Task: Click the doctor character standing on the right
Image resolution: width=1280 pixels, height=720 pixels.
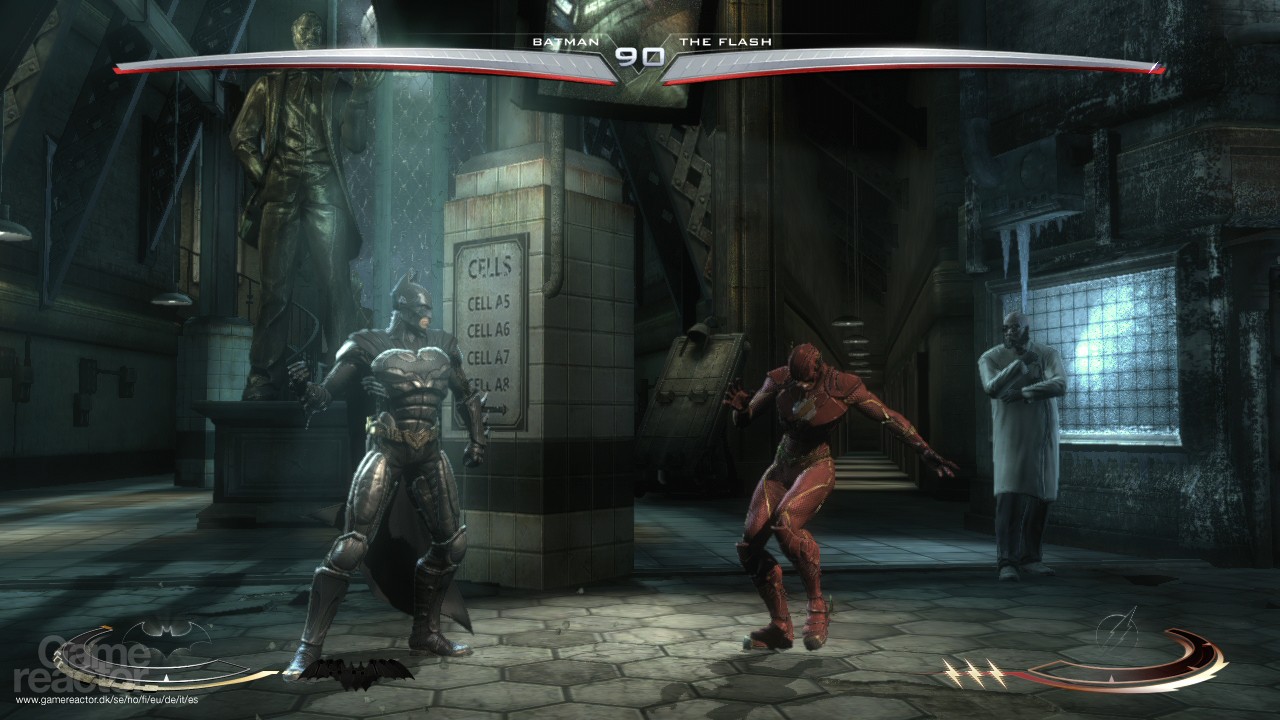Action: (1013, 430)
